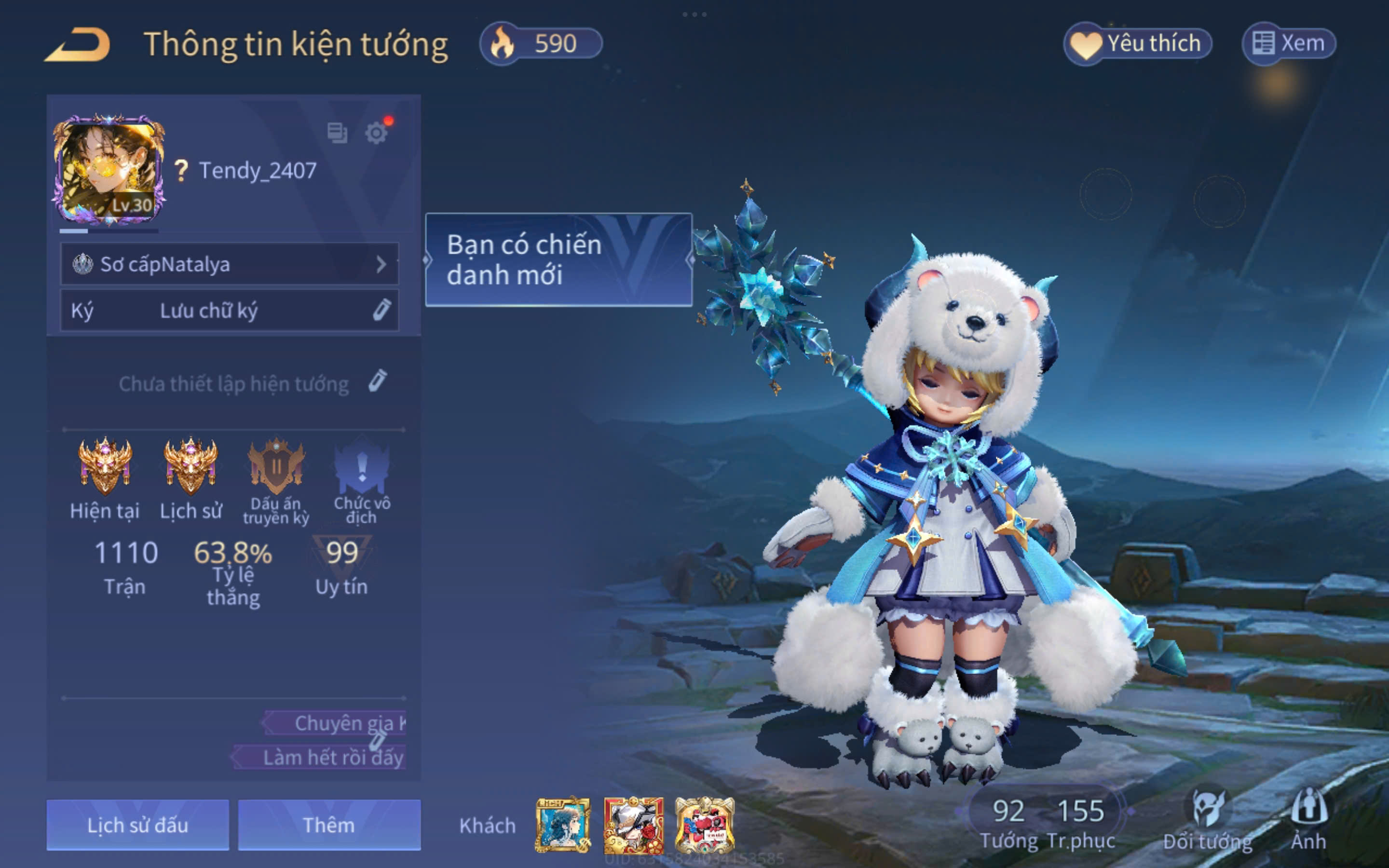Open the Yêu thích favorites button
This screenshot has width=1389, height=868.
(1138, 43)
